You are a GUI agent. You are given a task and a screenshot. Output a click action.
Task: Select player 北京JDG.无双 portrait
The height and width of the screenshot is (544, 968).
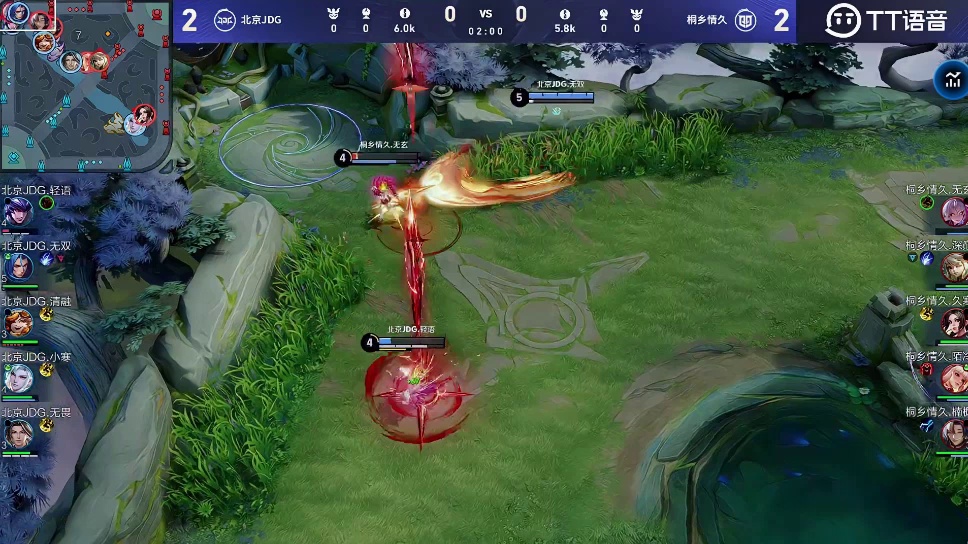18,267
